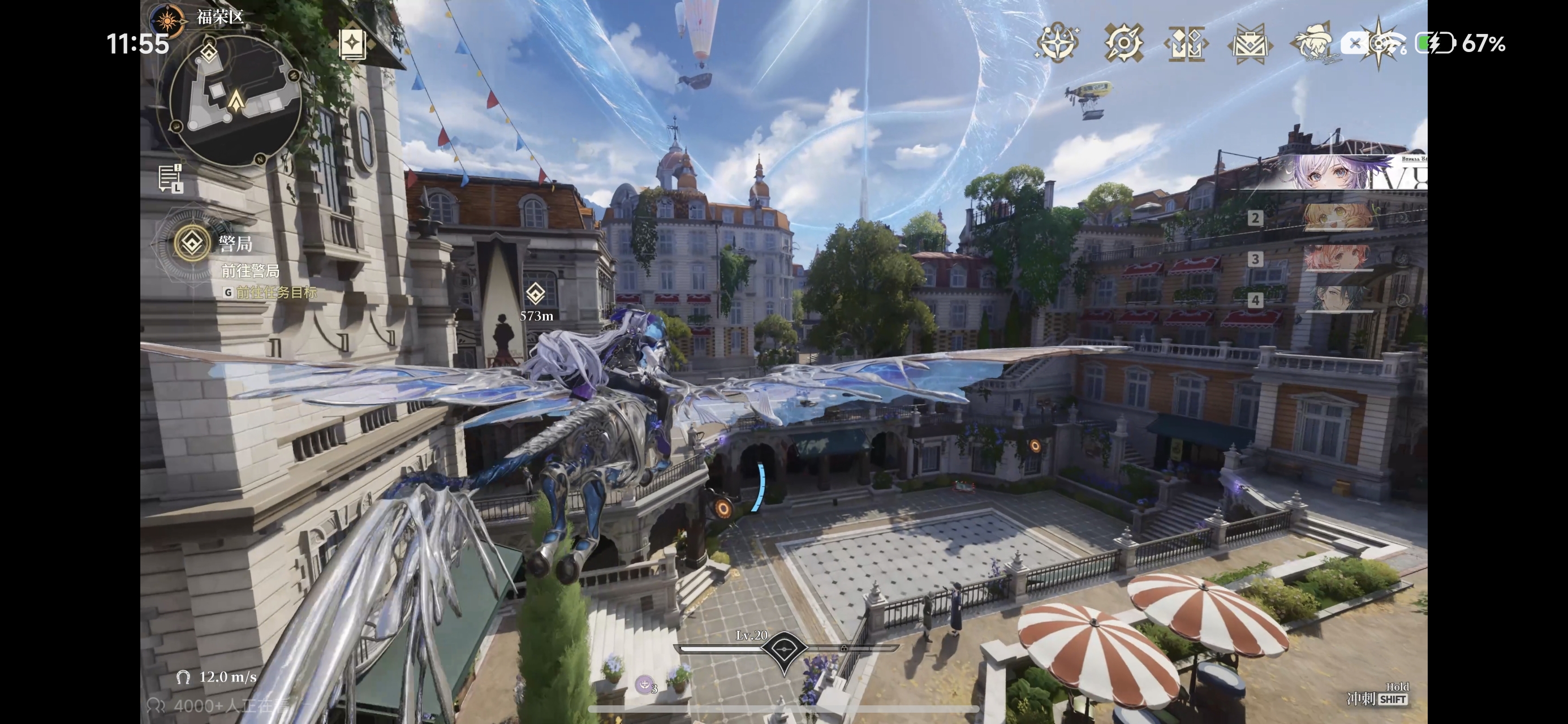This screenshot has width=1568, height=724.
Task: Open the eight-pointed star icon
Action: (1379, 43)
